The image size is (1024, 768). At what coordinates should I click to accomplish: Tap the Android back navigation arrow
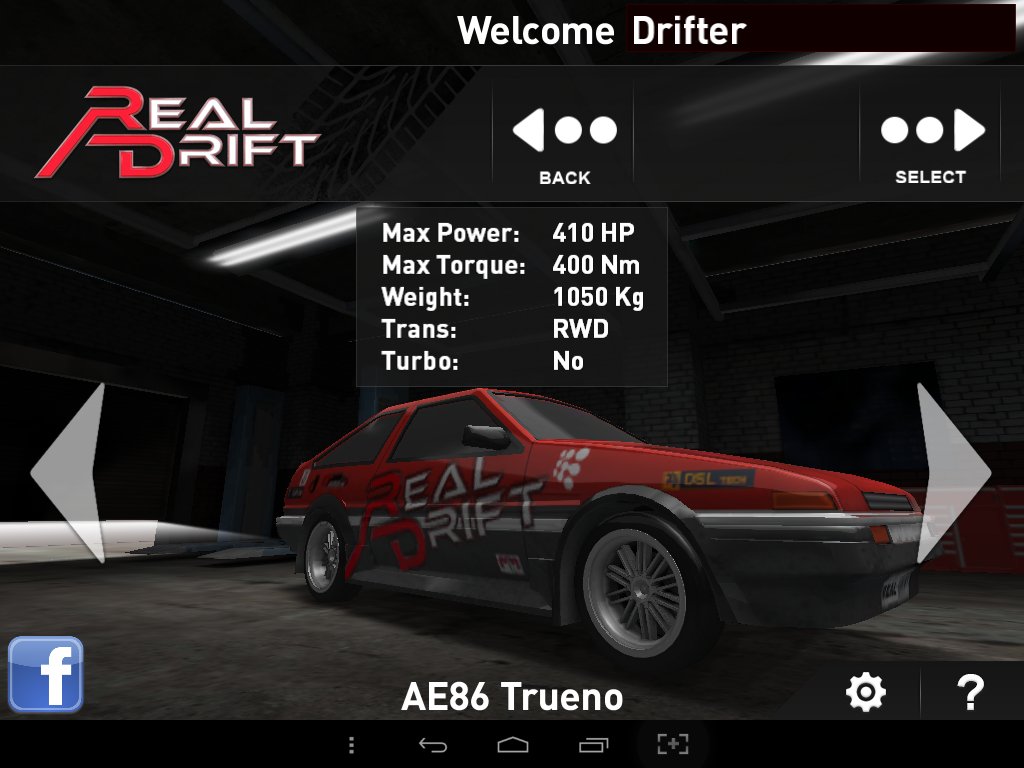point(432,744)
